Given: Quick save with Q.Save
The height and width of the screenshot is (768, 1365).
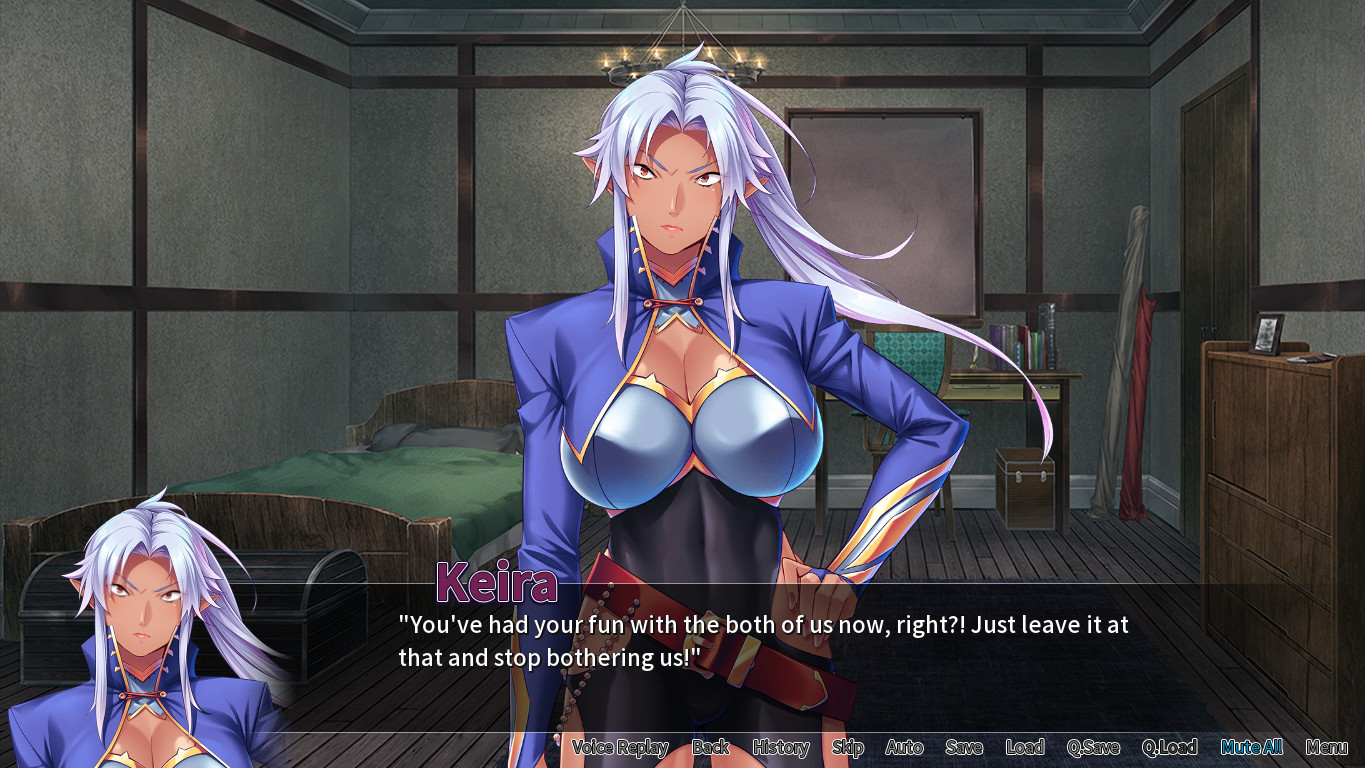Looking at the screenshot, I should point(1093,747).
